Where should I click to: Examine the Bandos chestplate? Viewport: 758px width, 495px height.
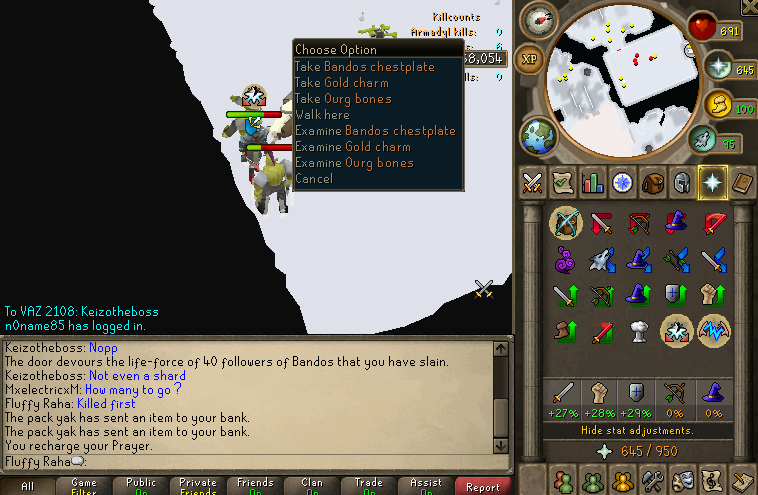pos(375,131)
